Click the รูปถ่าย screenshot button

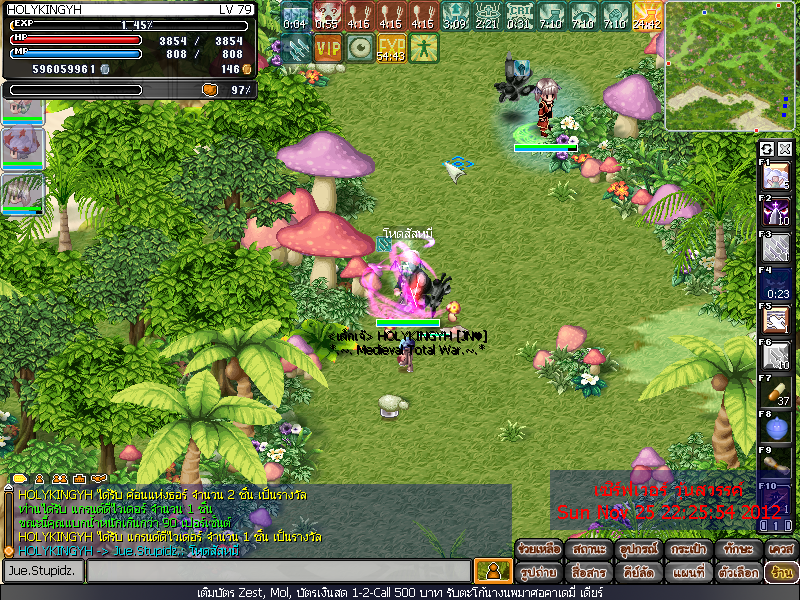click(x=538, y=573)
